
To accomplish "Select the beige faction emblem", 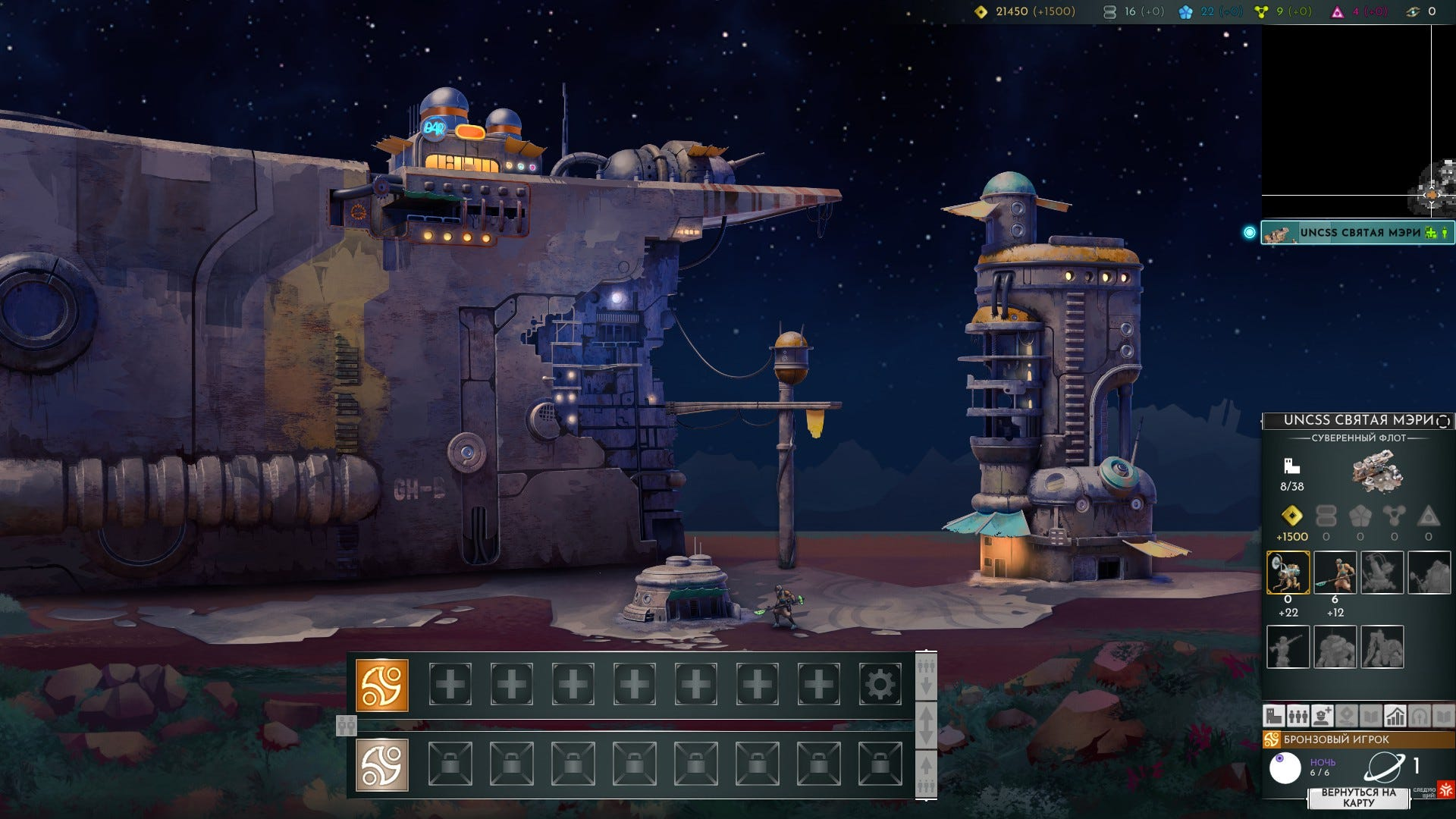I will coord(382,764).
